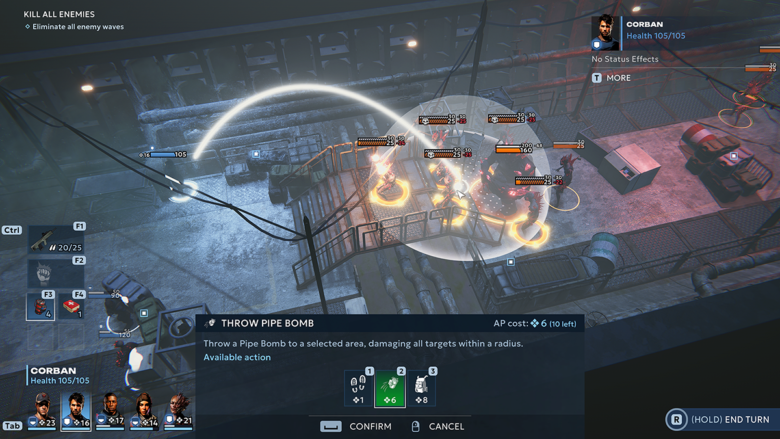Cancel the Throw Pipe Bomb action
Viewport: 780px width, 439px height.
pyautogui.click(x=438, y=426)
